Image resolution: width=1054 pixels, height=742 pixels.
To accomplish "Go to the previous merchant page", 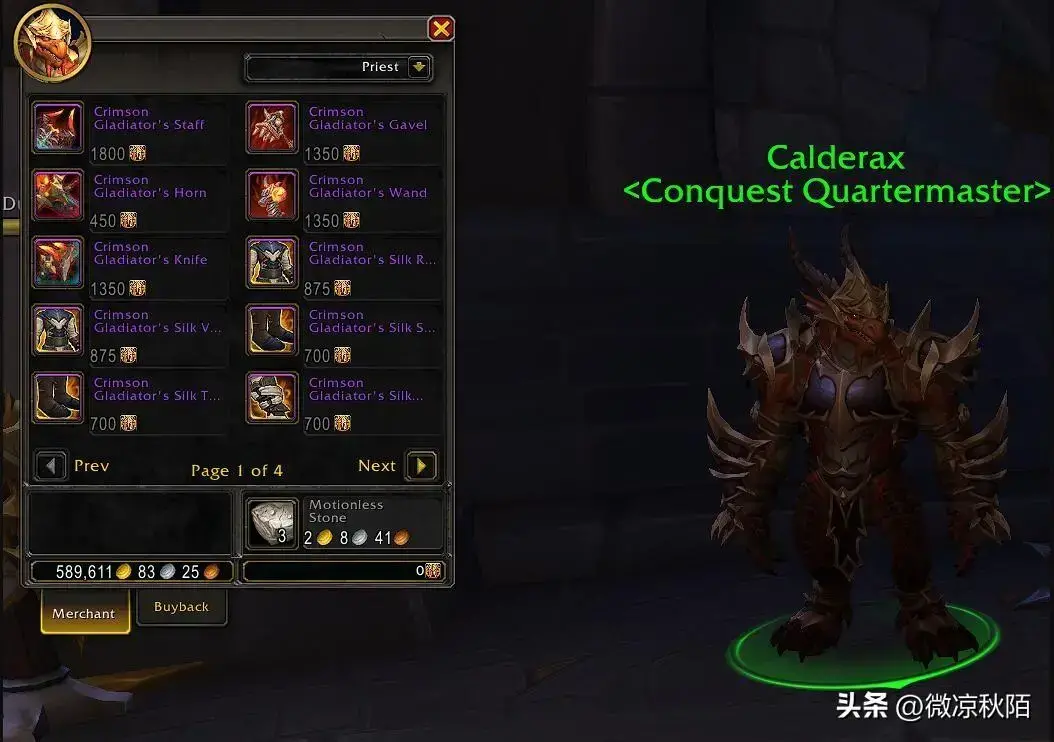I will click(51, 466).
